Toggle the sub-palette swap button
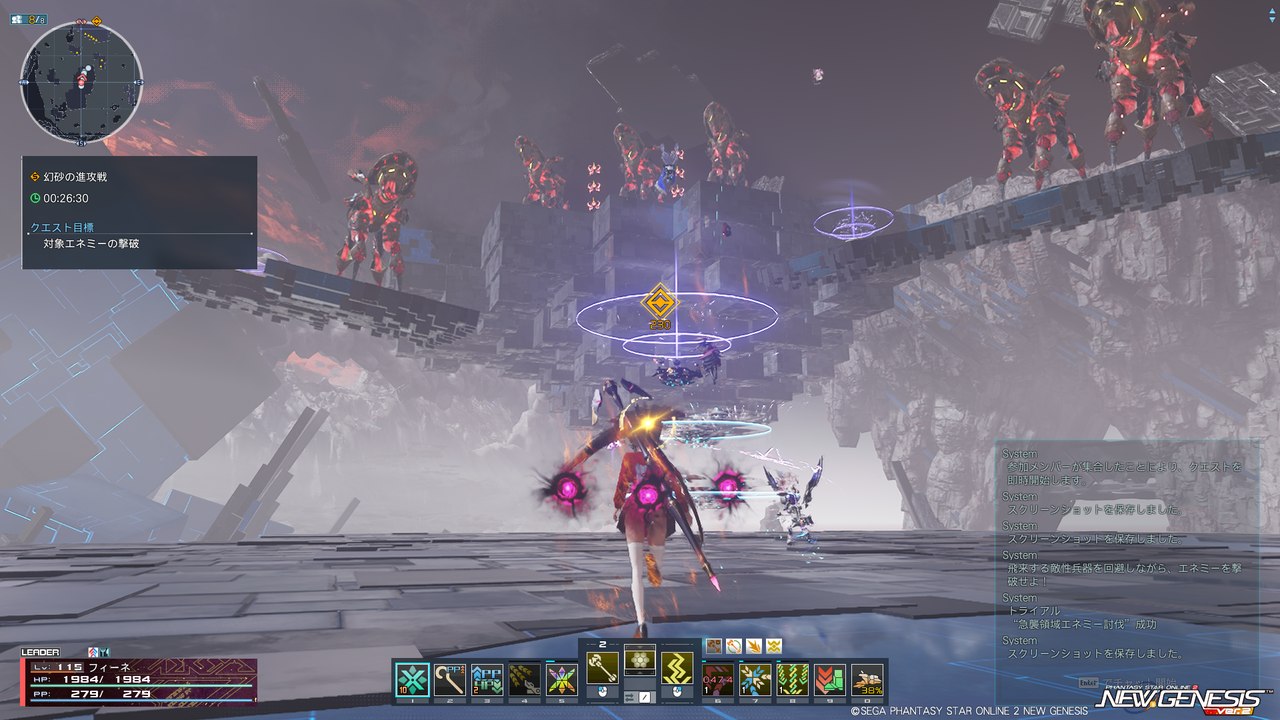Image resolution: width=1280 pixels, height=720 pixels. [x=645, y=697]
